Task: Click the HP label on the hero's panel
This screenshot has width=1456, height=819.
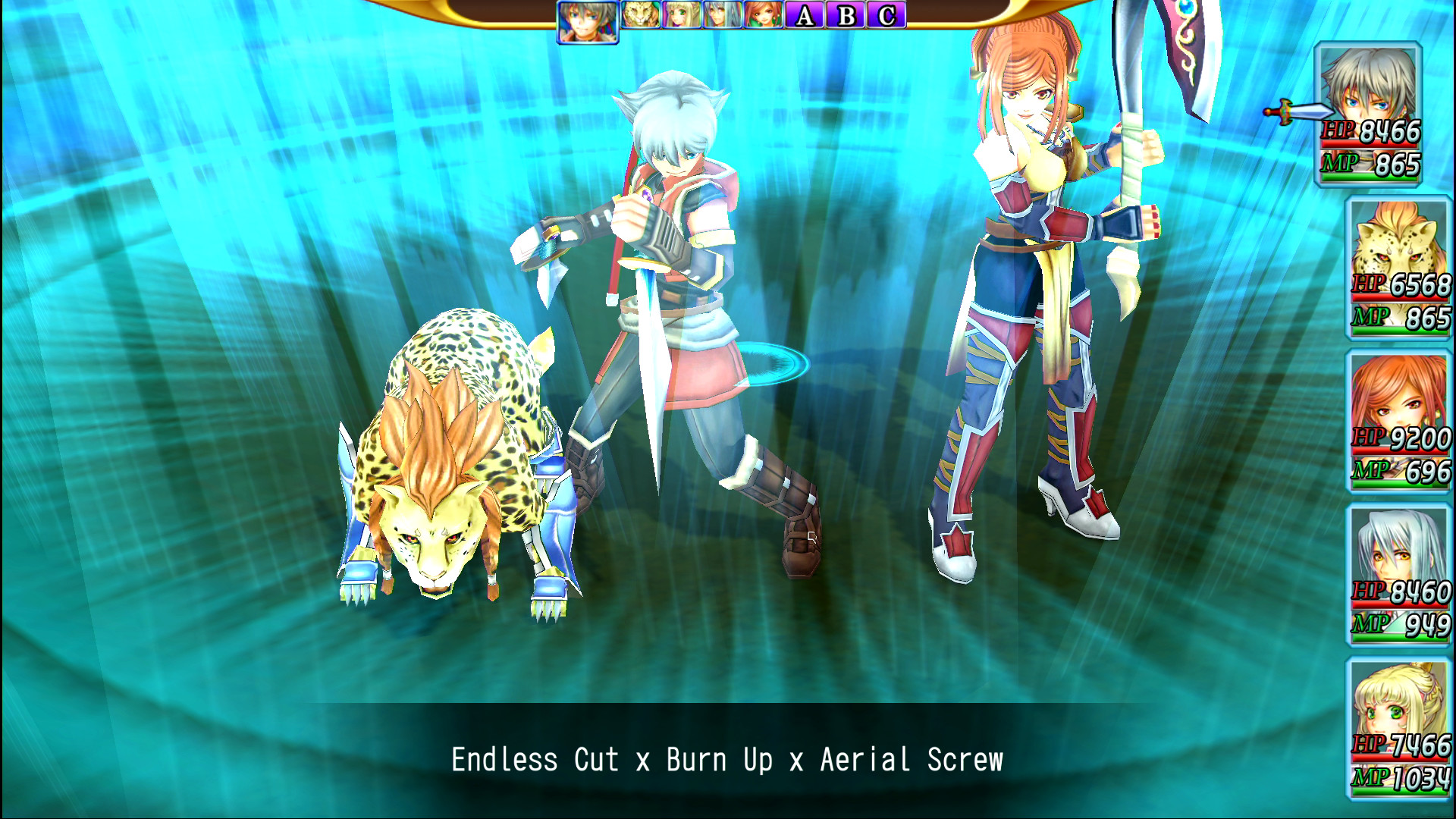Action: [1340, 130]
